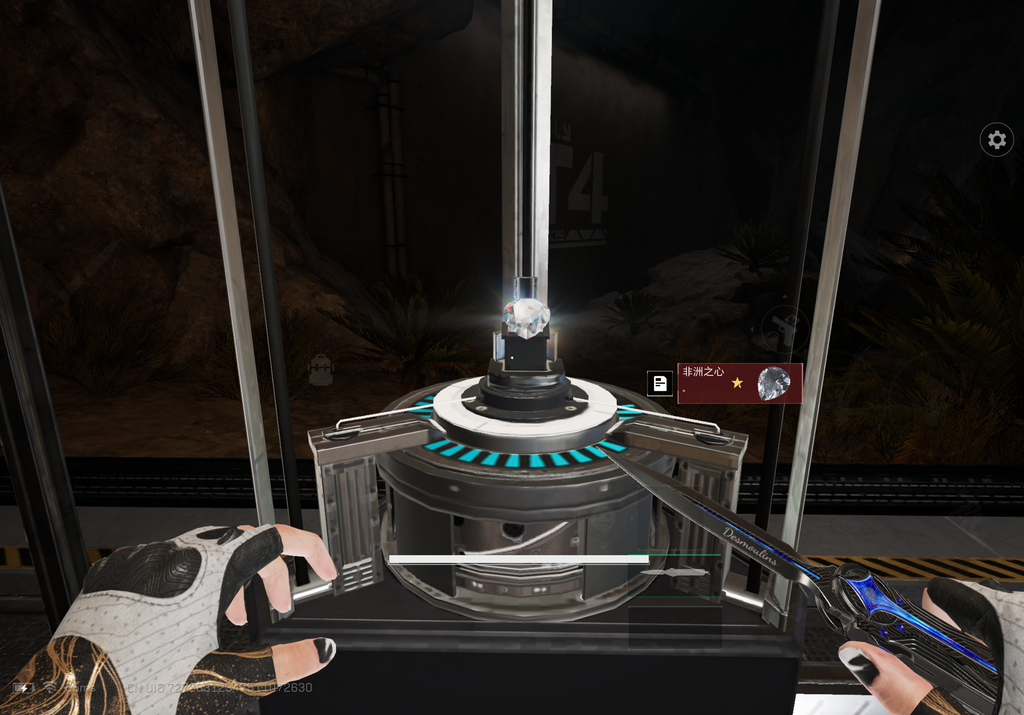Tap the faint pistol weapon-switch icon

[x=784, y=328]
